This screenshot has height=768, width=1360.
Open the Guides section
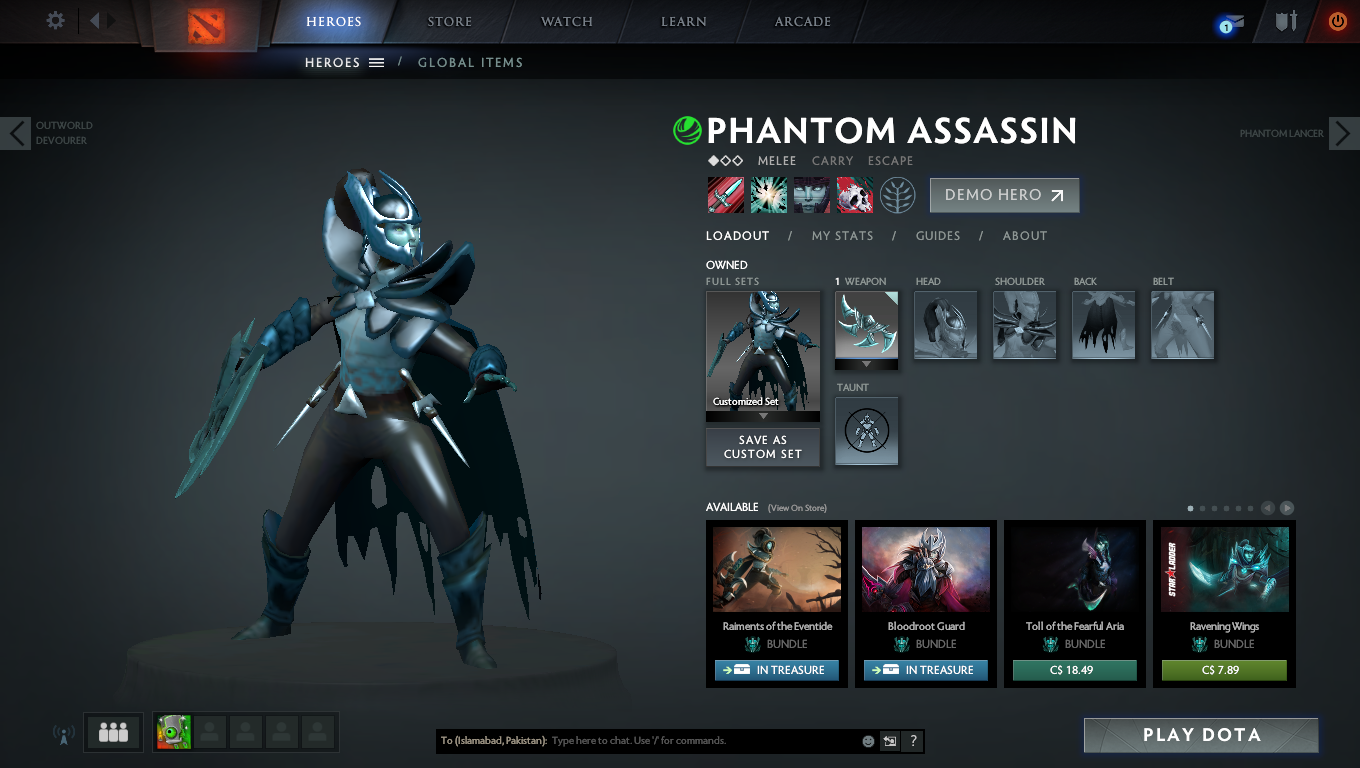click(938, 236)
